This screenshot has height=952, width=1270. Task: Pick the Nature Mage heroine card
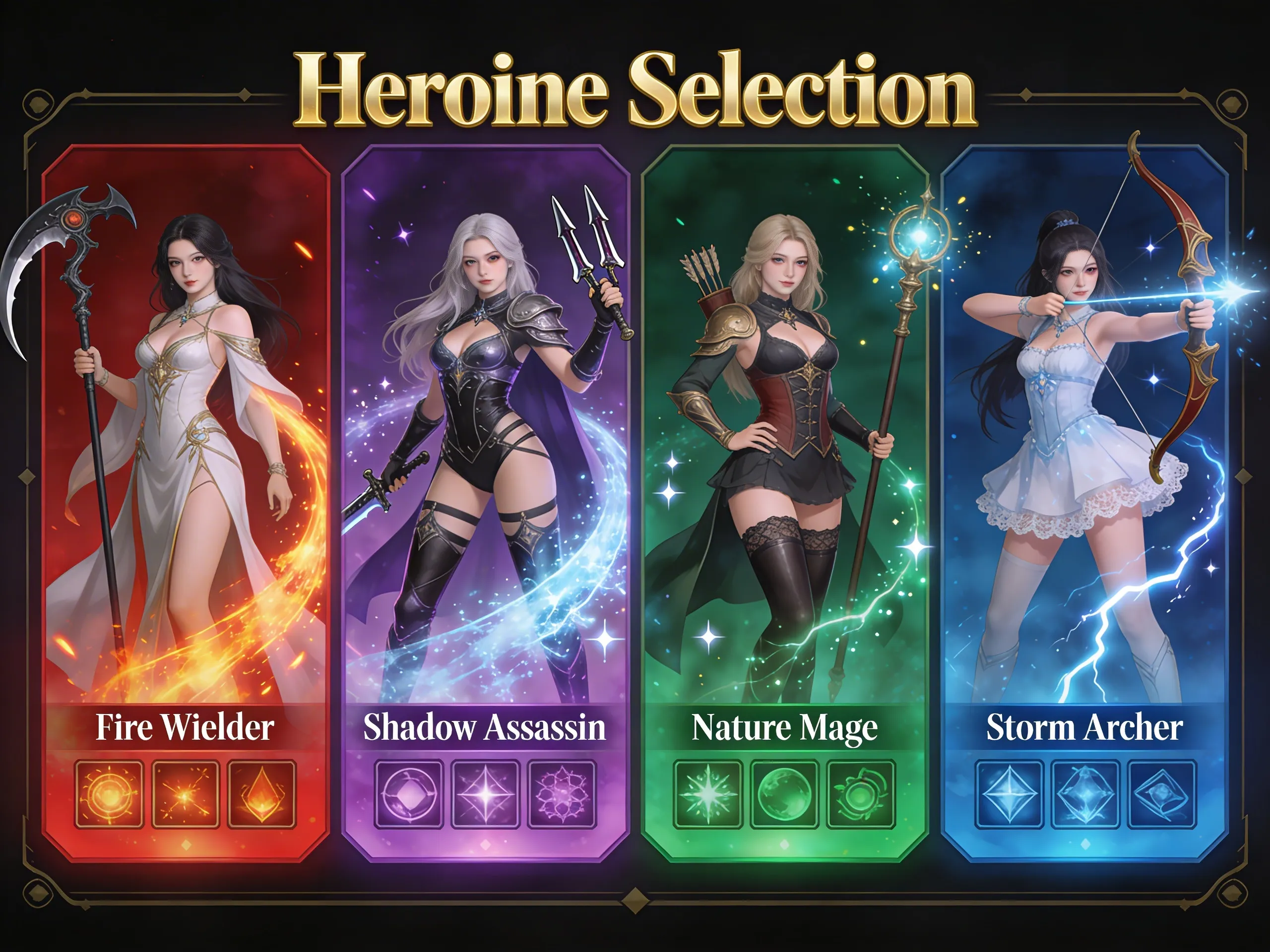click(x=784, y=436)
